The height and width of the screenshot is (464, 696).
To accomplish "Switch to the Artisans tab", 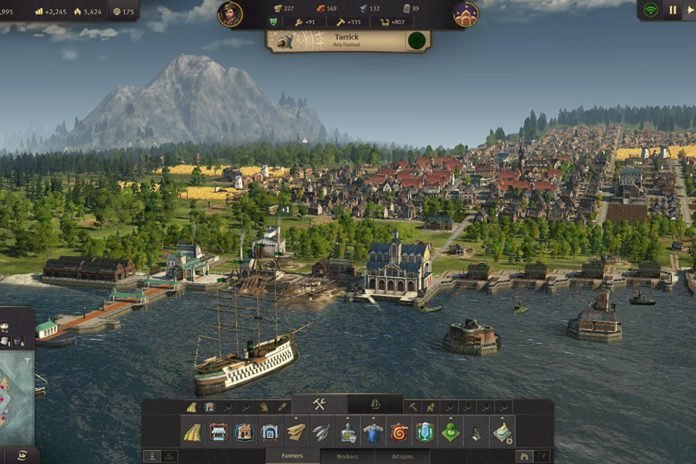I will click(x=401, y=456).
